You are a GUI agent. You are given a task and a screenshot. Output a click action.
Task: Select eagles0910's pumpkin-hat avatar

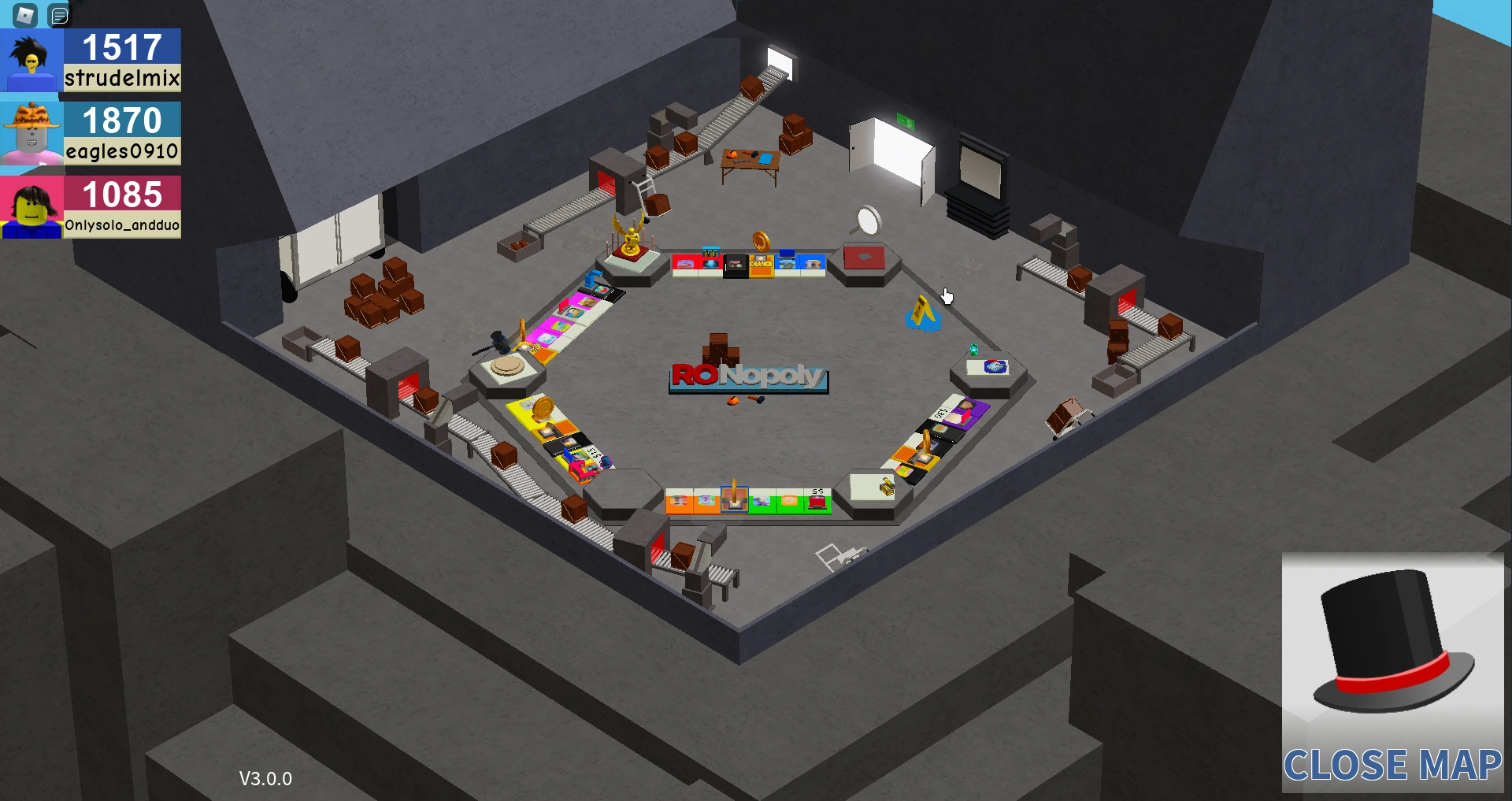point(30,132)
